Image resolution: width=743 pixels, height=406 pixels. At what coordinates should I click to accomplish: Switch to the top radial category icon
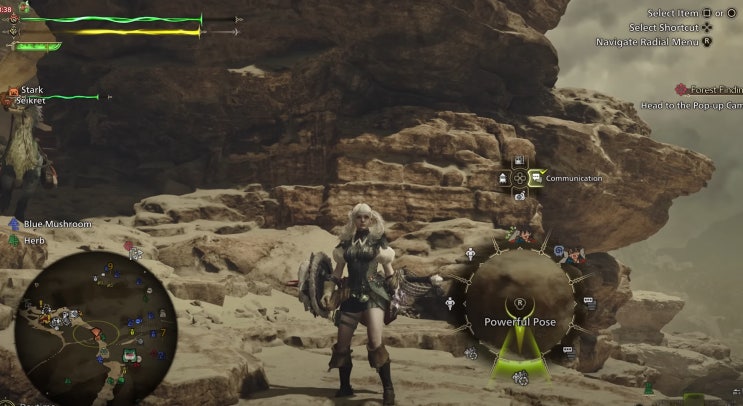(x=519, y=161)
